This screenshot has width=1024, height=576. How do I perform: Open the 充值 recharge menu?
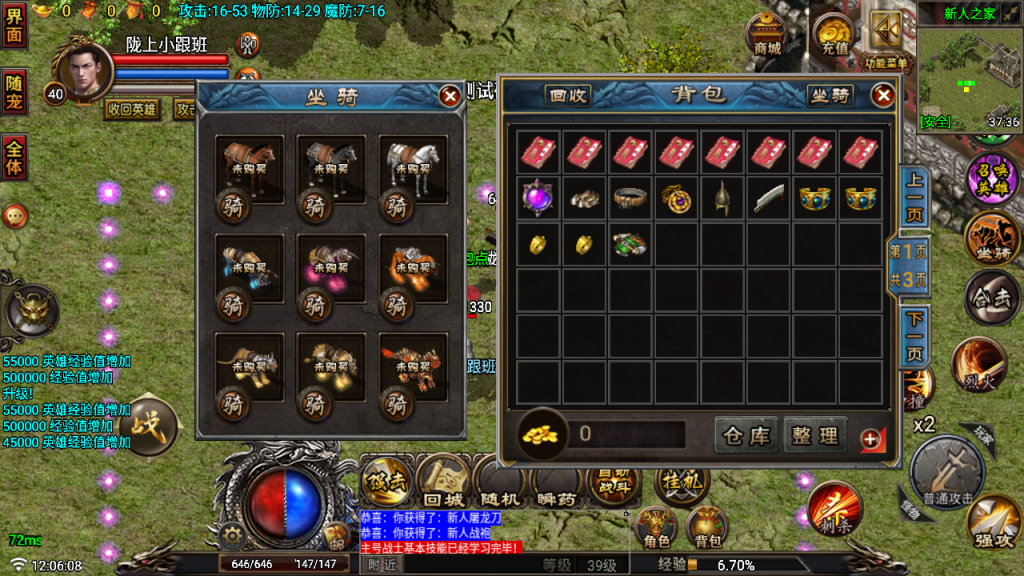coord(834,35)
